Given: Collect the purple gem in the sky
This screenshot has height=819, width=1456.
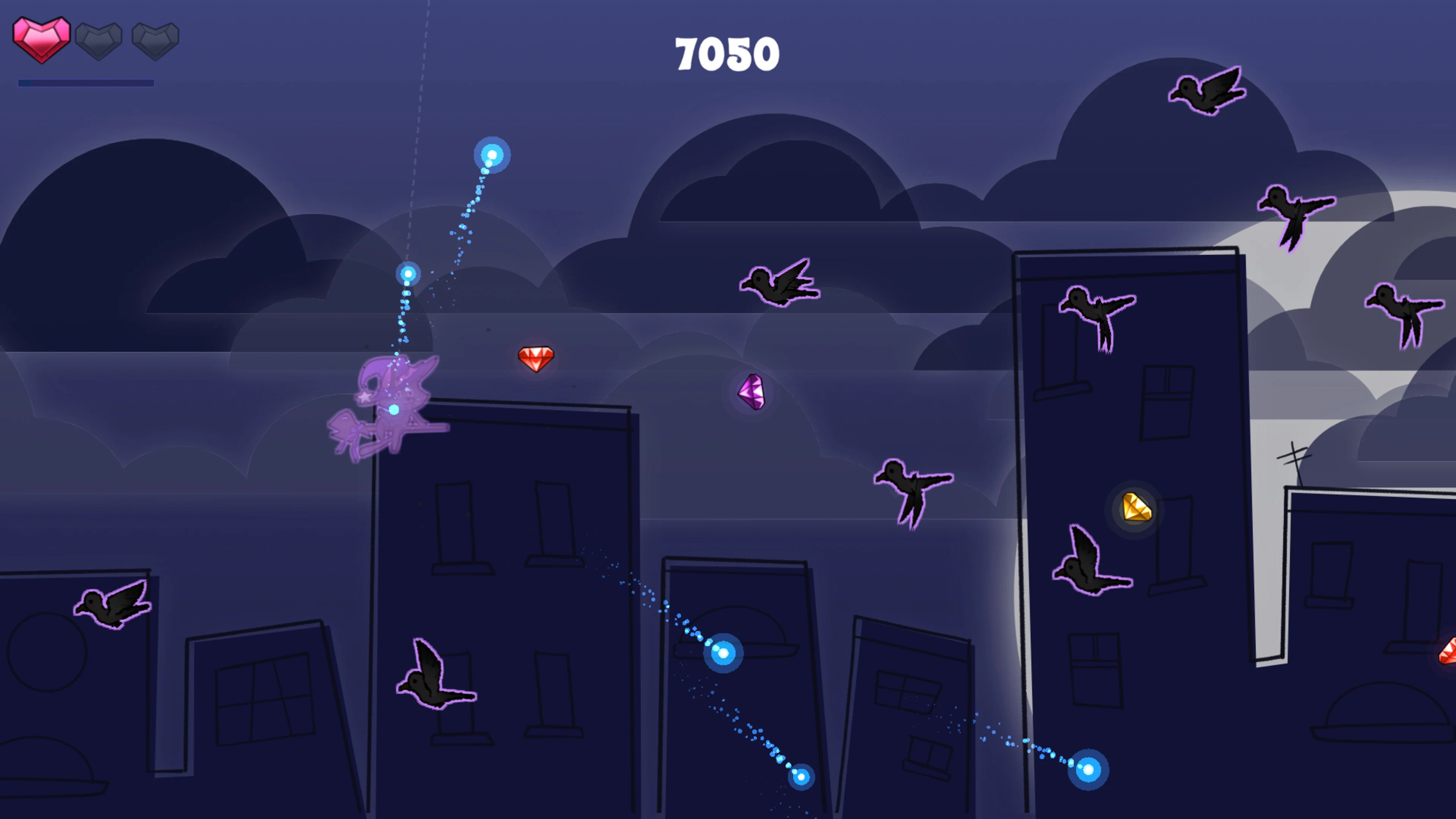Looking at the screenshot, I should point(752,392).
